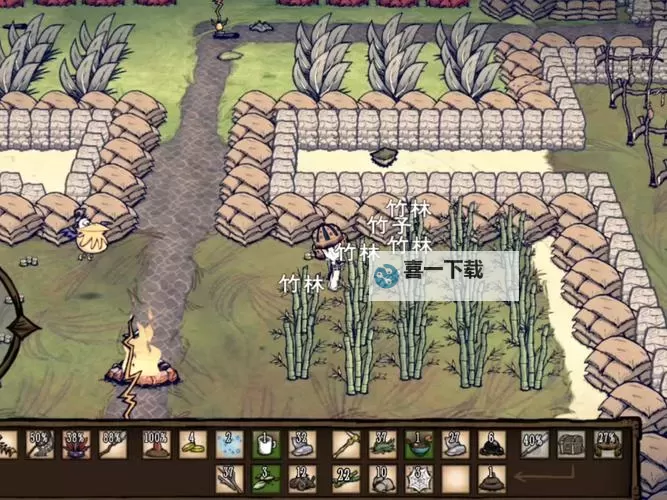Pick the stack of 4 golden rings
667x500 pixels.
(193, 444)
